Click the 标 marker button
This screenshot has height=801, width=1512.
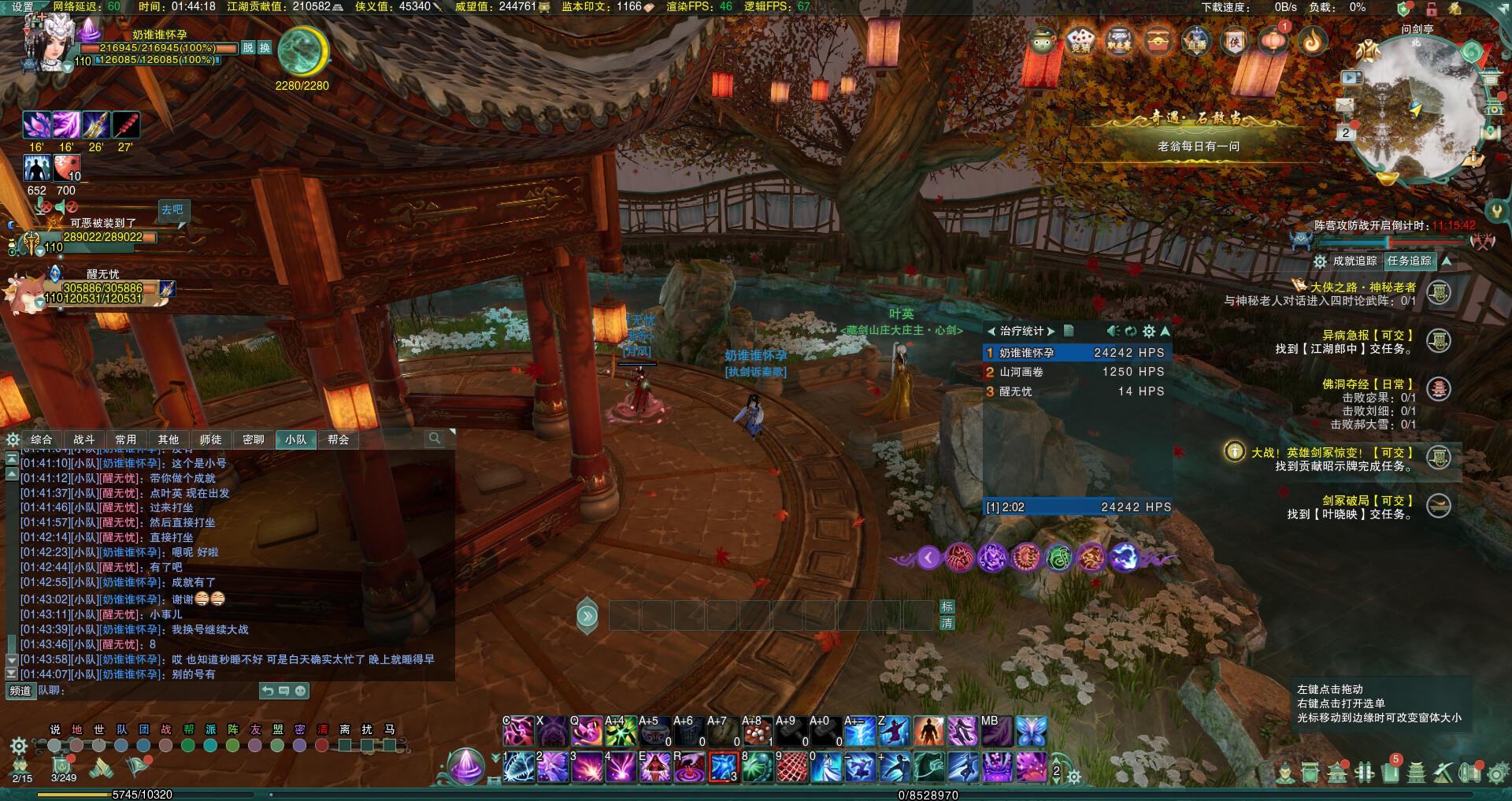947,606
